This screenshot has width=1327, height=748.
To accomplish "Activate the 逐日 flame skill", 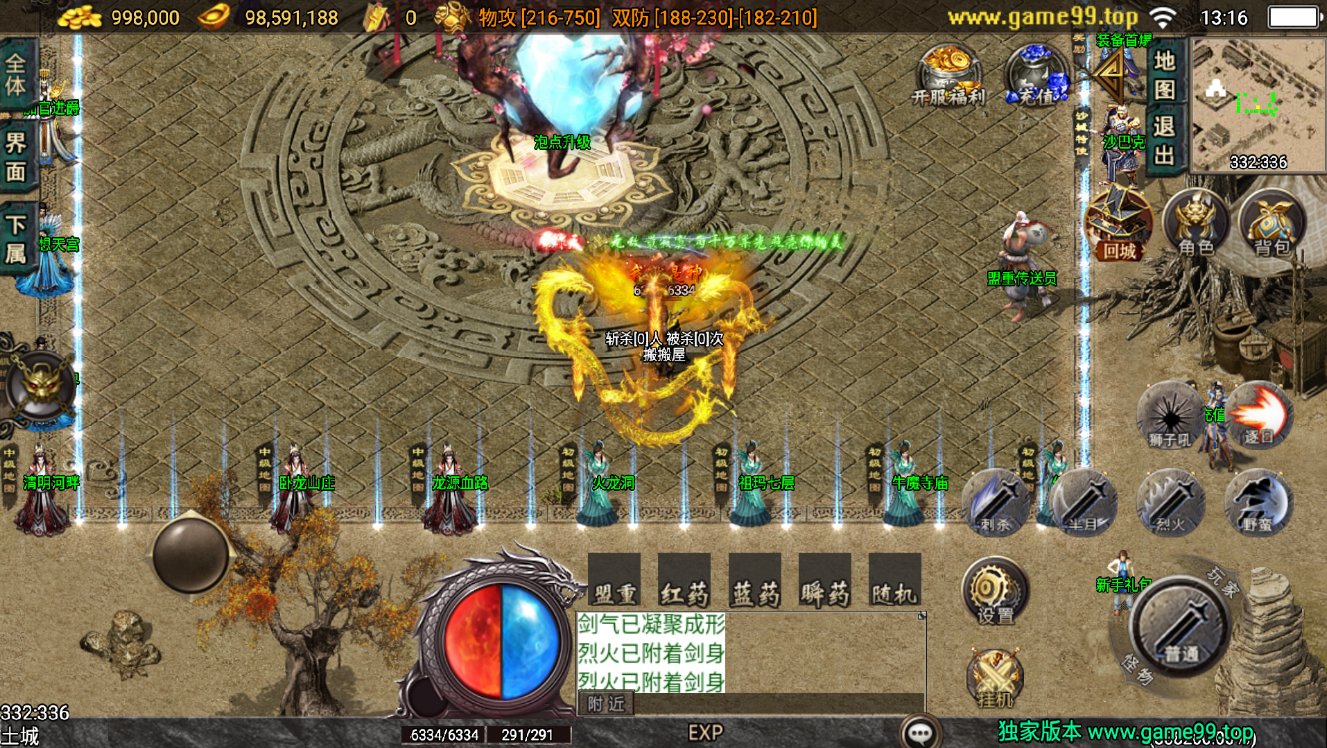I will [1257, 415].
